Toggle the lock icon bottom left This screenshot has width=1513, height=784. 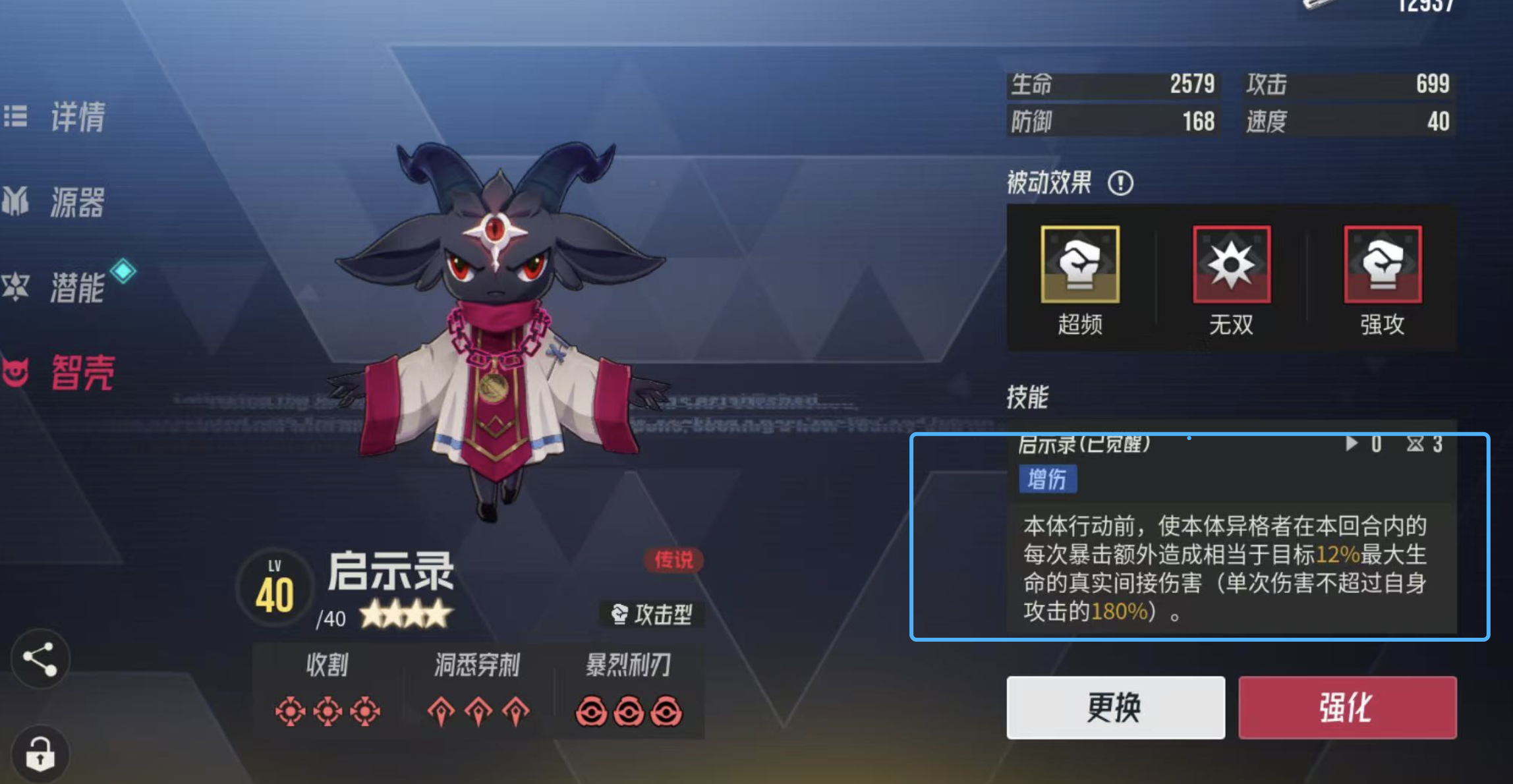click(x=41, y=754)
